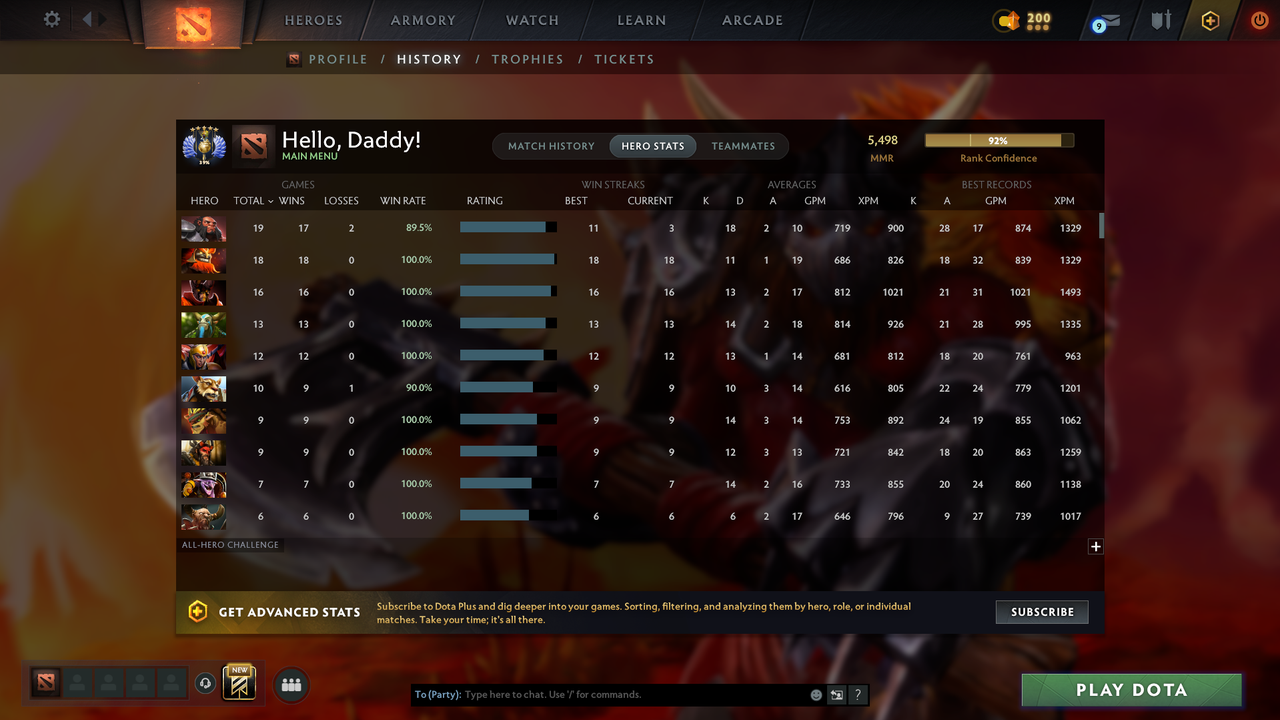Click the orange power button to quit
The width and height of the screenshot is (1280, 720).
(x=1259, y=20)
